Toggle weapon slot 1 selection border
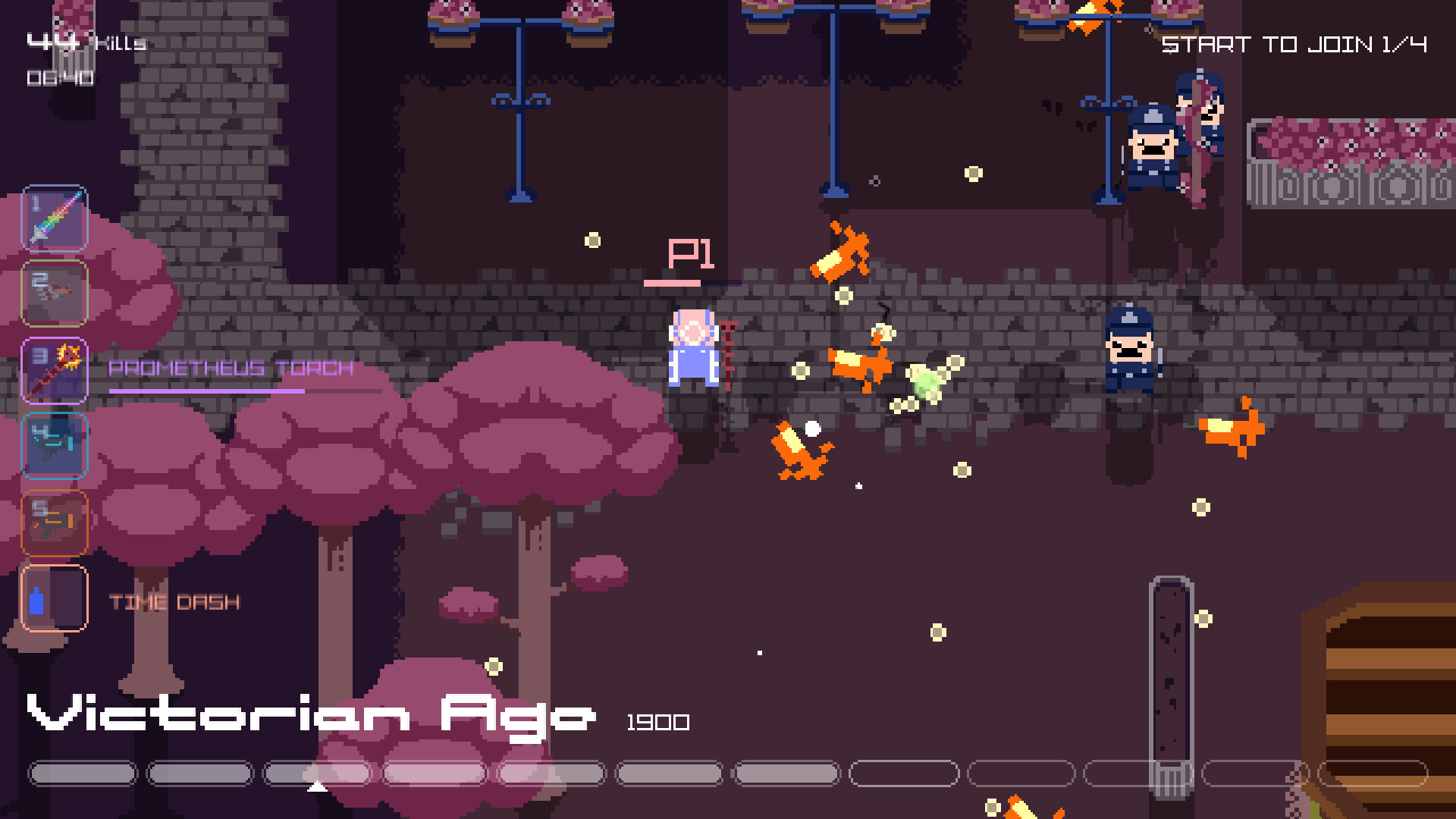Screen dimensions: 1456x819 pyautogui.click(x=55, y=218)
